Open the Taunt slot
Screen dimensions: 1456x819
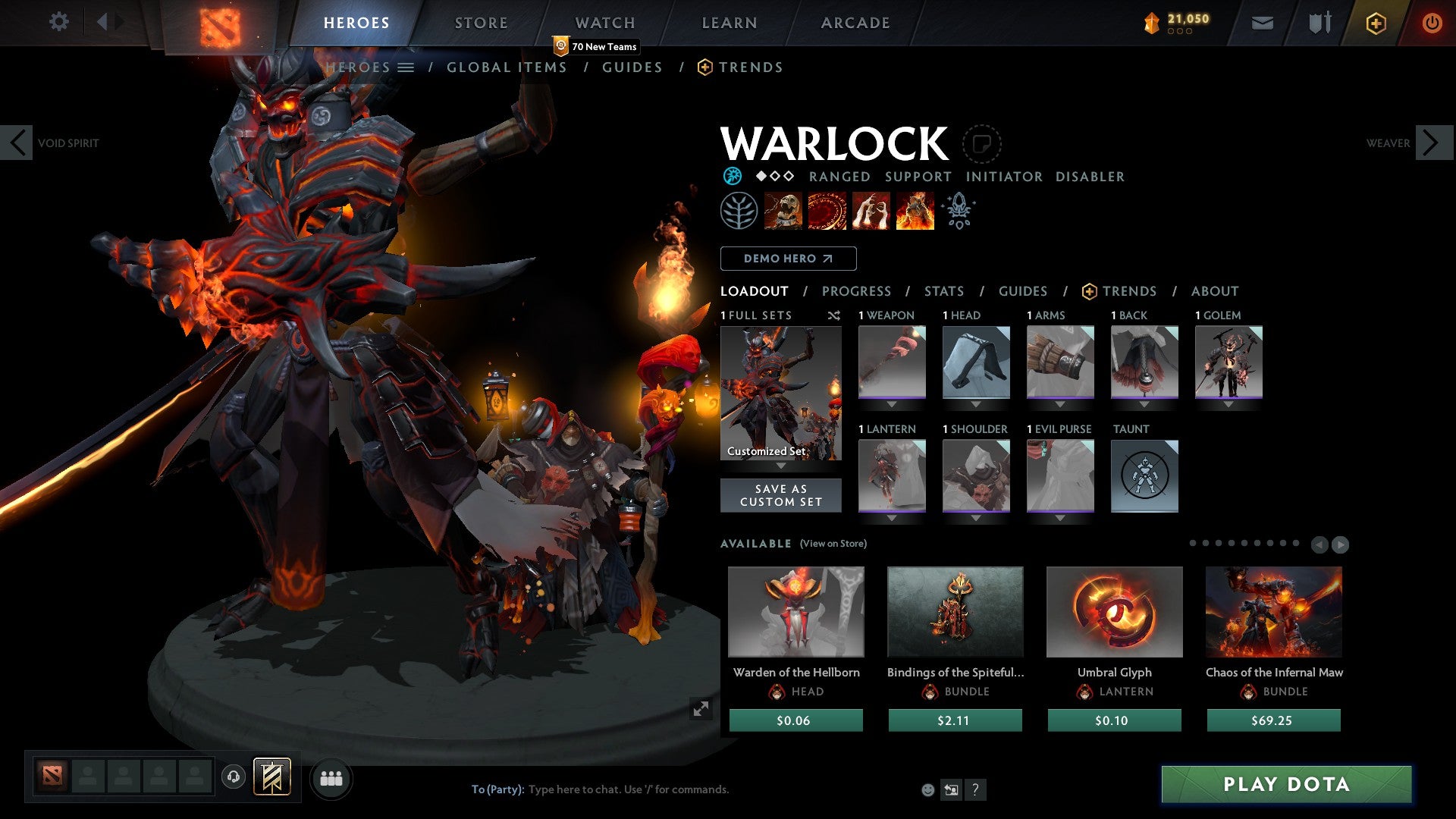click(1144, 476)
